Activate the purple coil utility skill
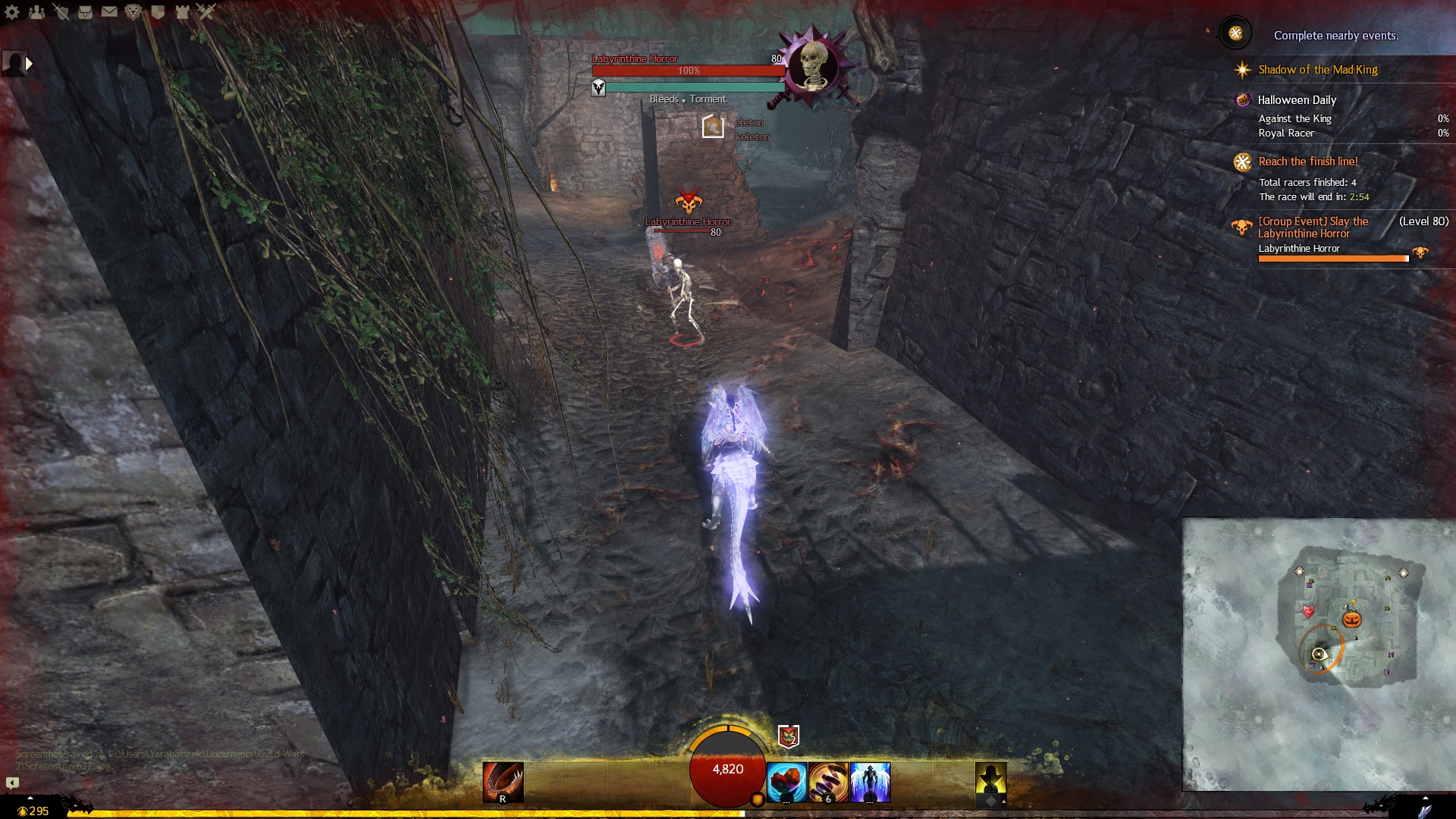Viewport: 1456px width, 819px height. tap(828, 782)
